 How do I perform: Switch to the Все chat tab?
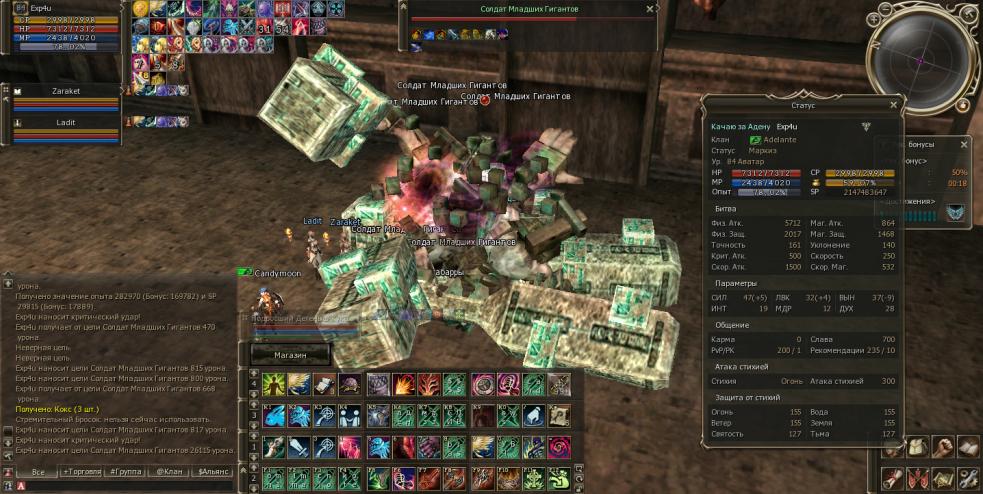click(x=38, y=471)
